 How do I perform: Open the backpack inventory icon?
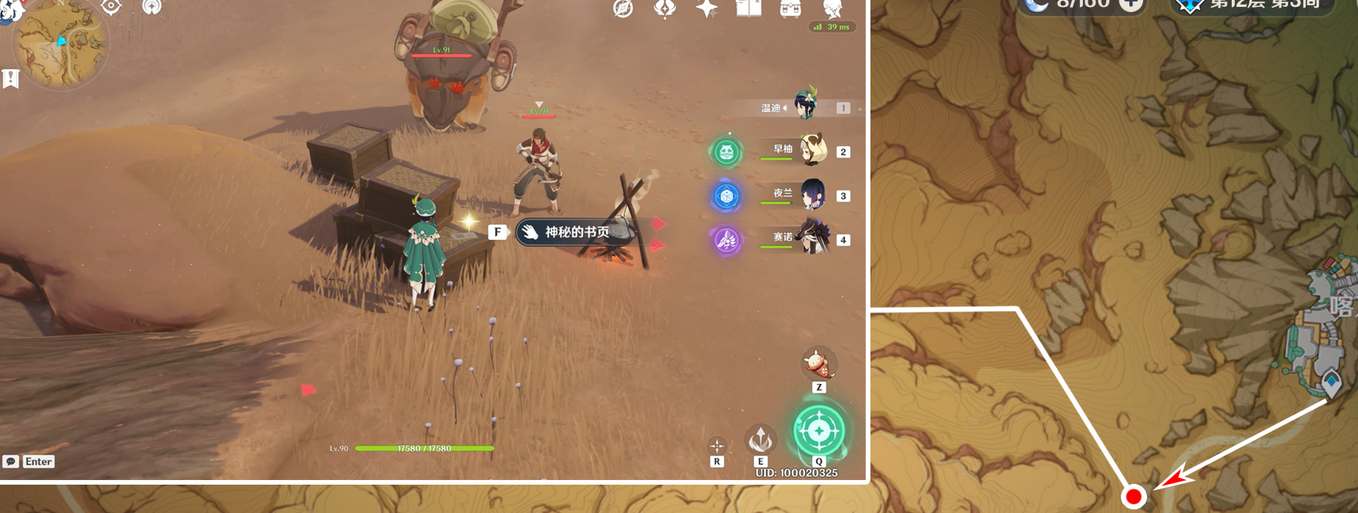pyautogui.click(x=790, y=9)
